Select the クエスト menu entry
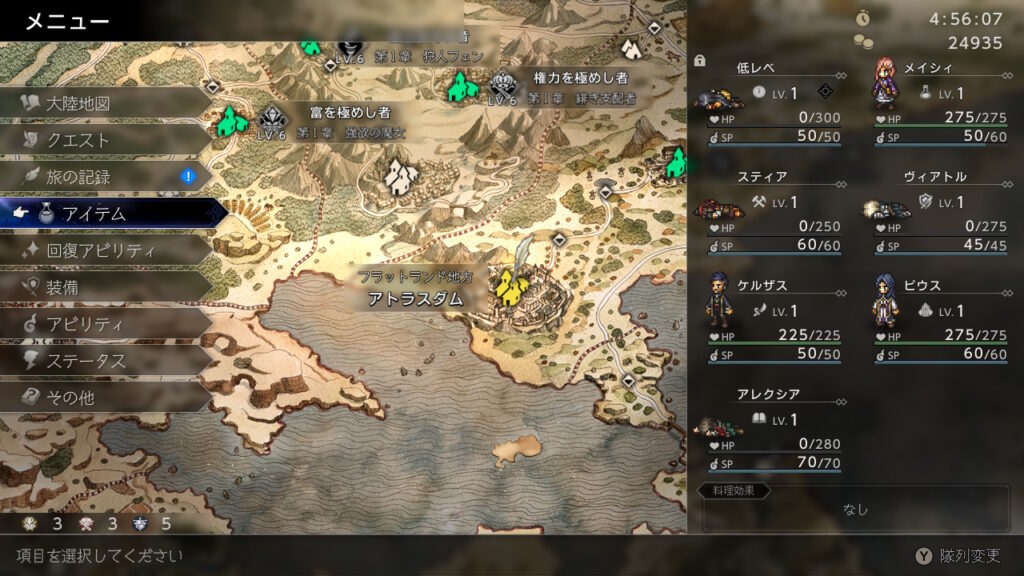The image size is (1024, 576). coord(78,140)
